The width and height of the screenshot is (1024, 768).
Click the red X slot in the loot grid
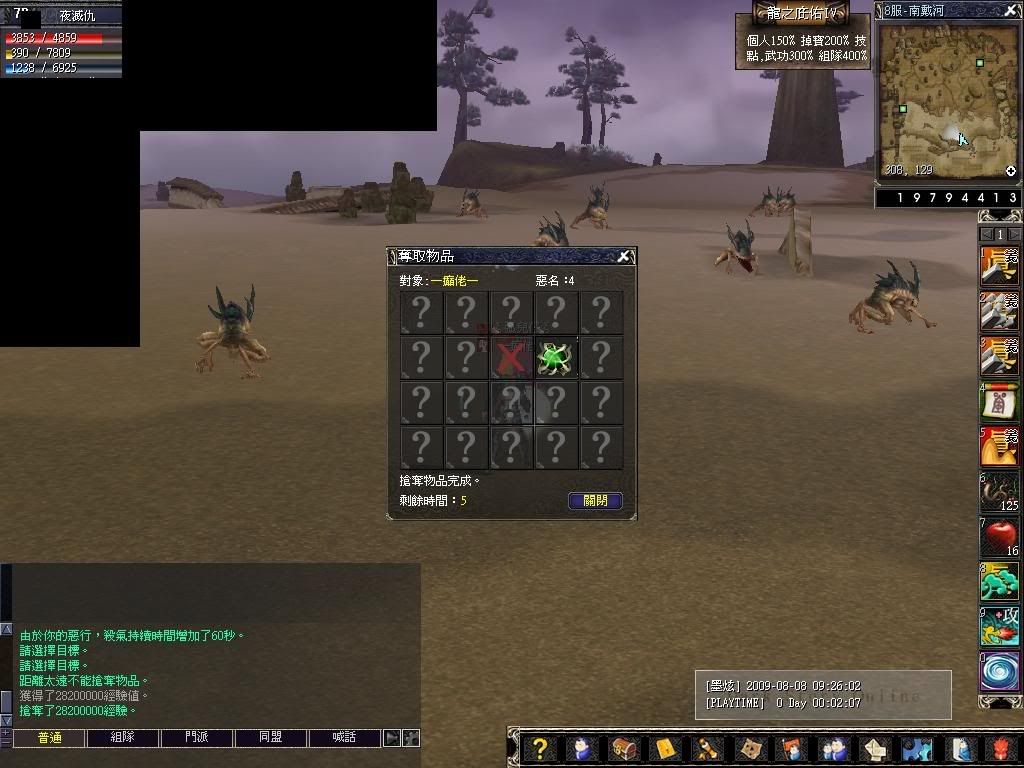tap(511, 357)
